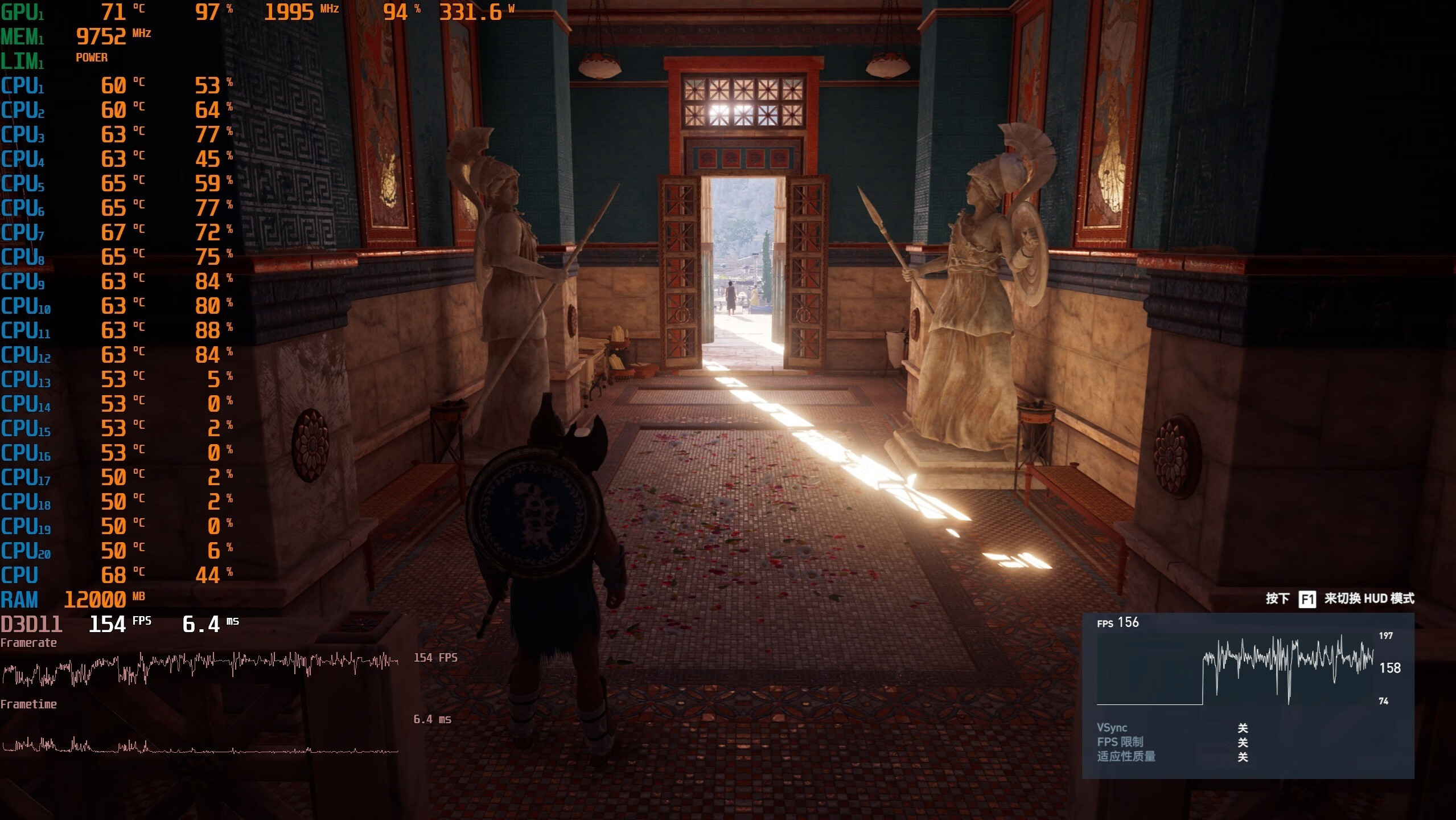Click the MEM1 clock indicator
The width and height of the screenshot is (1456, 820).
pos(101,36)
